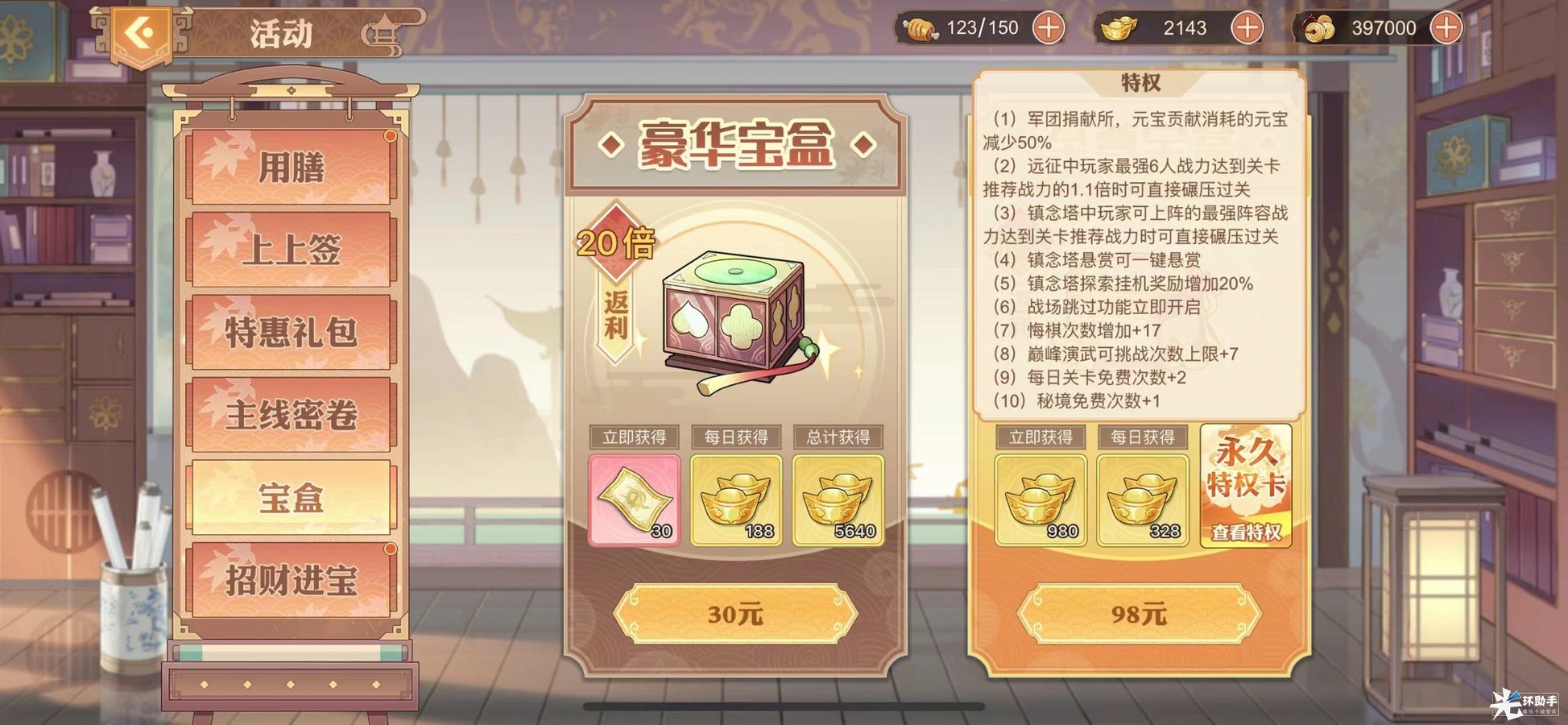Click the 每日获得 gold ingot reward of 188
The height and width of the screenshot is (725, 1568).
click(735, 499)
